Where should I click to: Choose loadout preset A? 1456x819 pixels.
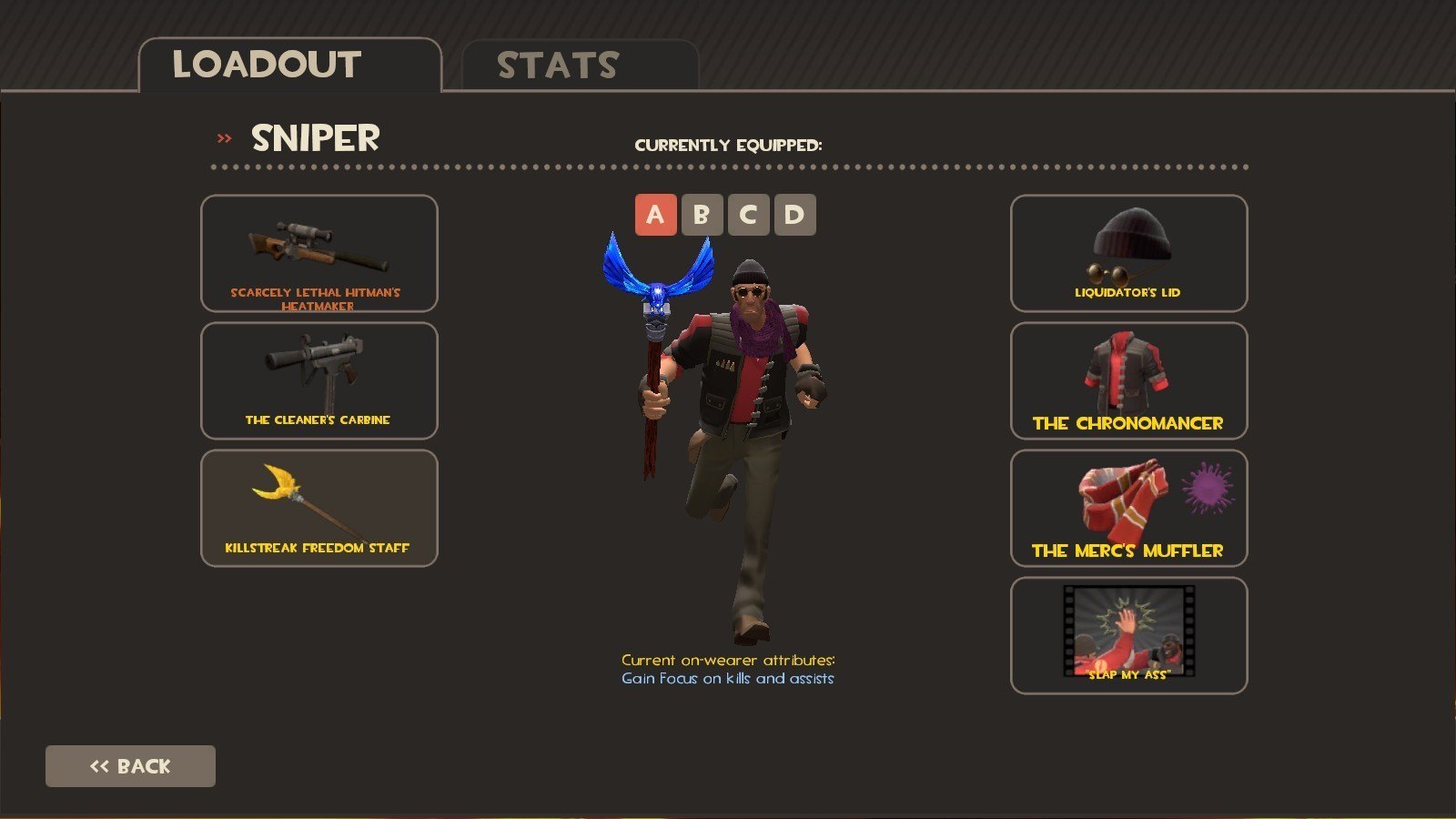click(655, 215)
